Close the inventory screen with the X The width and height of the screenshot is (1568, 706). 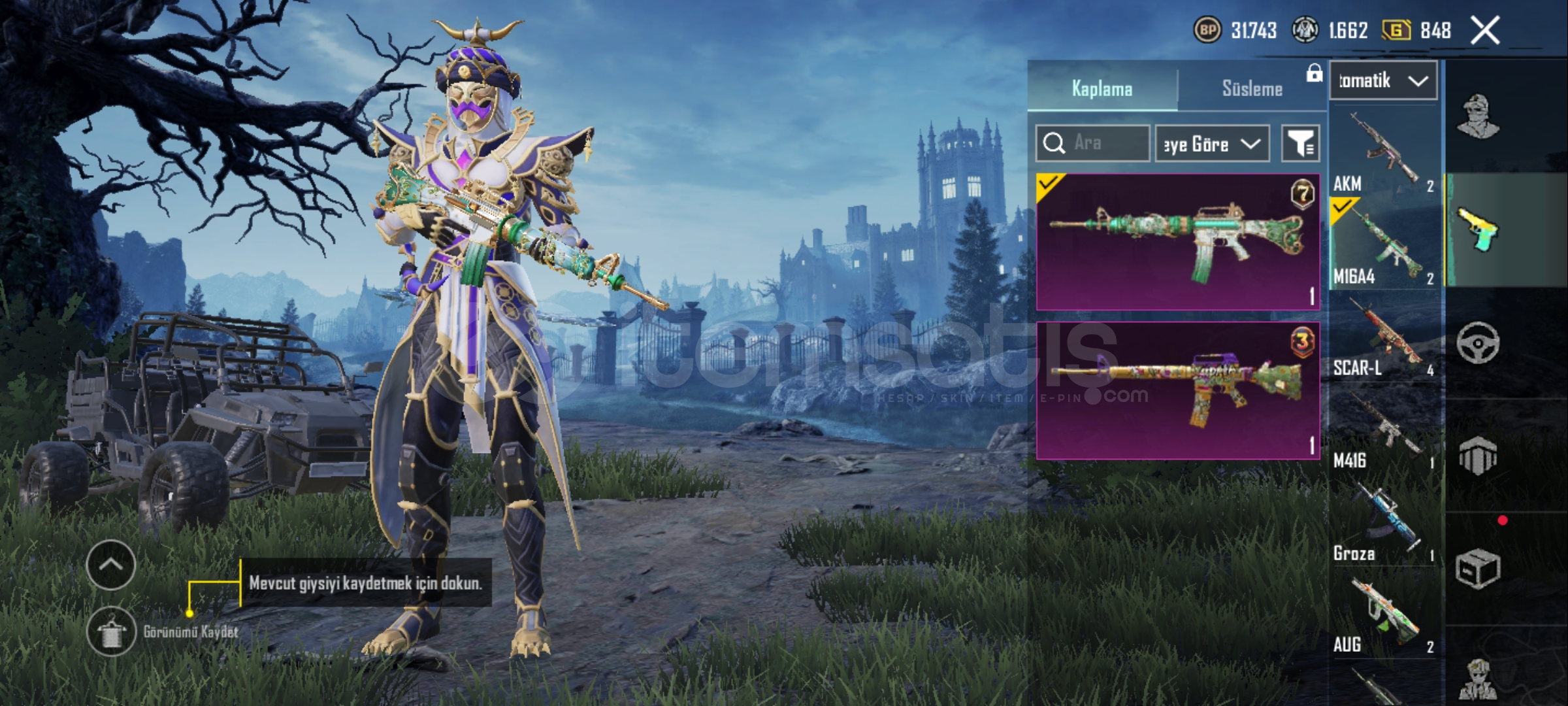pyautogui.click(x=1484, y=31)
